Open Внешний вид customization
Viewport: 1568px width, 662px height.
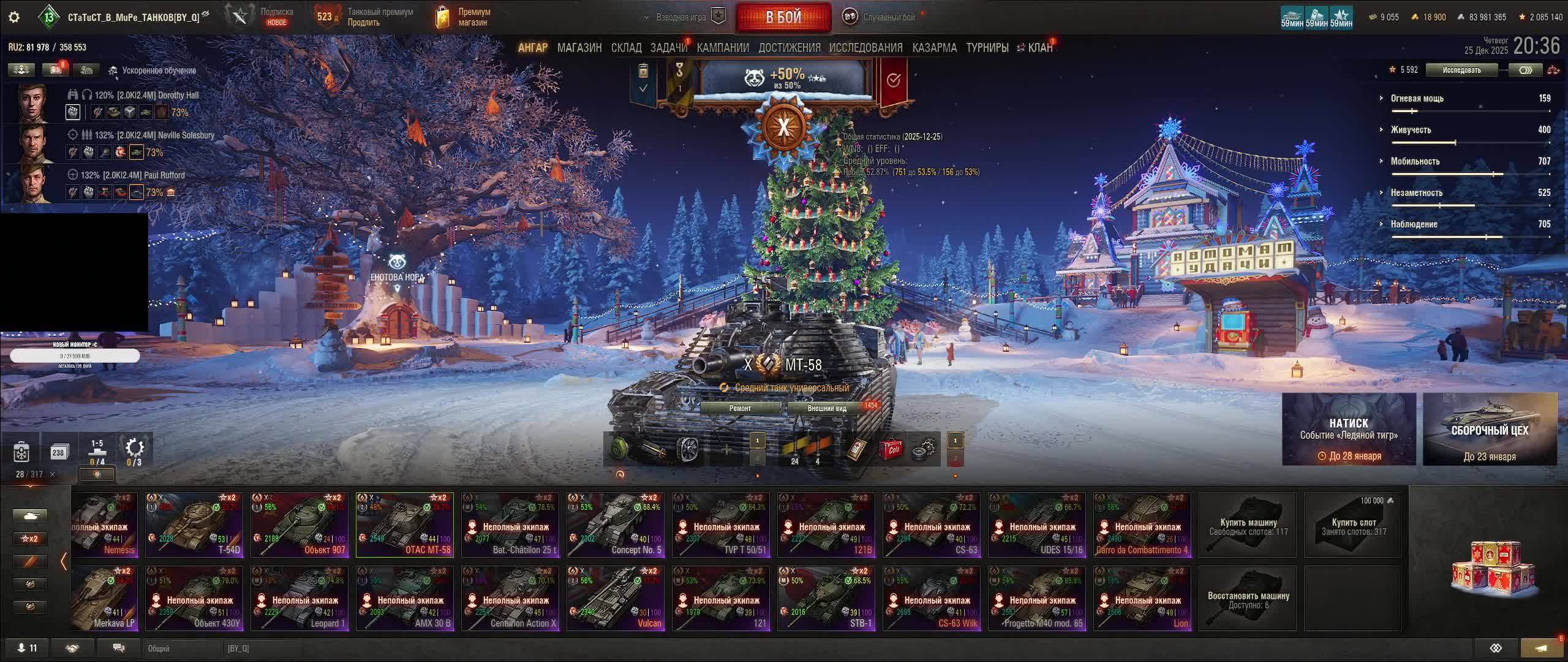[x=827, y=408]
